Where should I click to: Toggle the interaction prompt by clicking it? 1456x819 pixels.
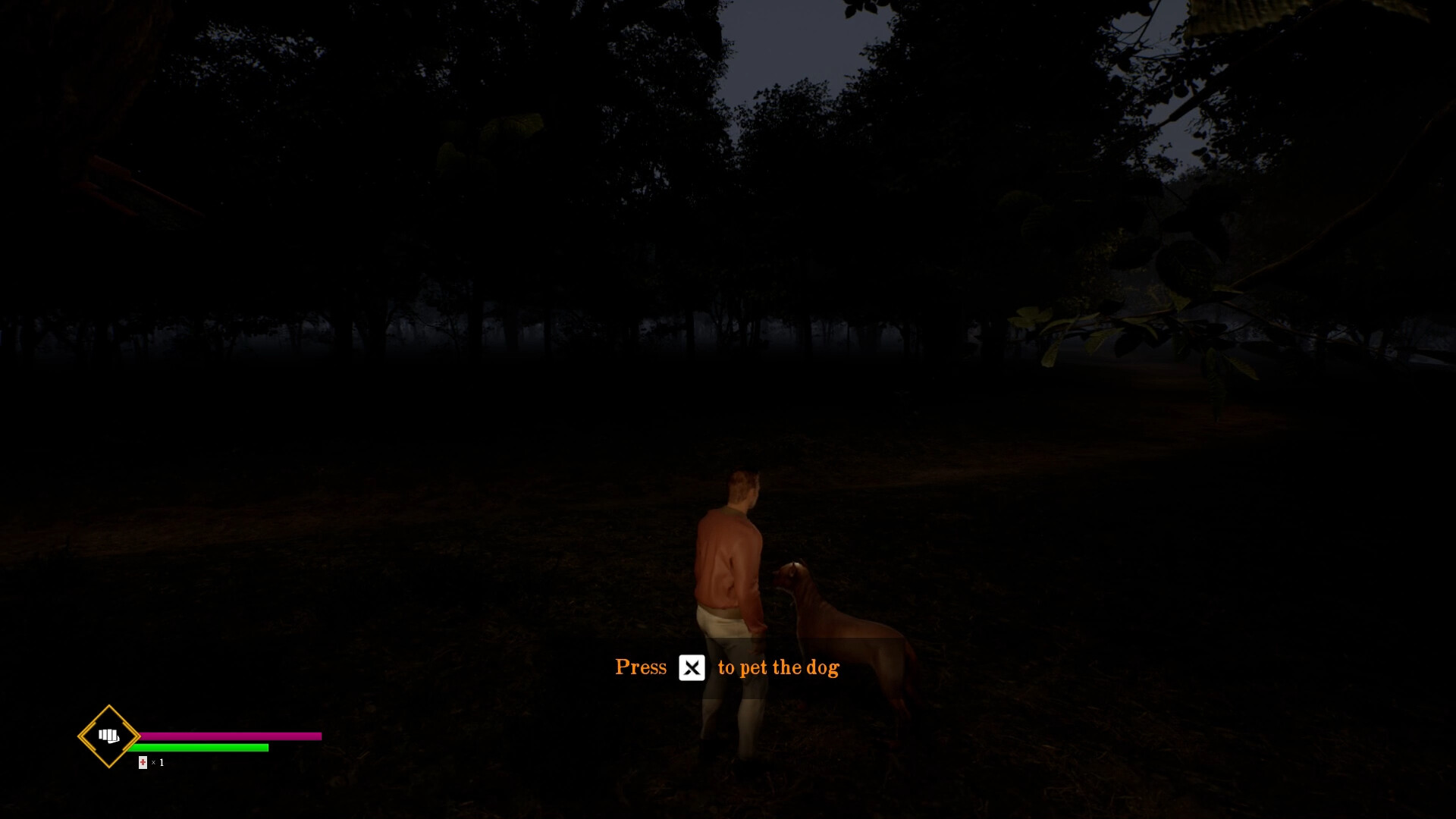(x=726, y=668)
